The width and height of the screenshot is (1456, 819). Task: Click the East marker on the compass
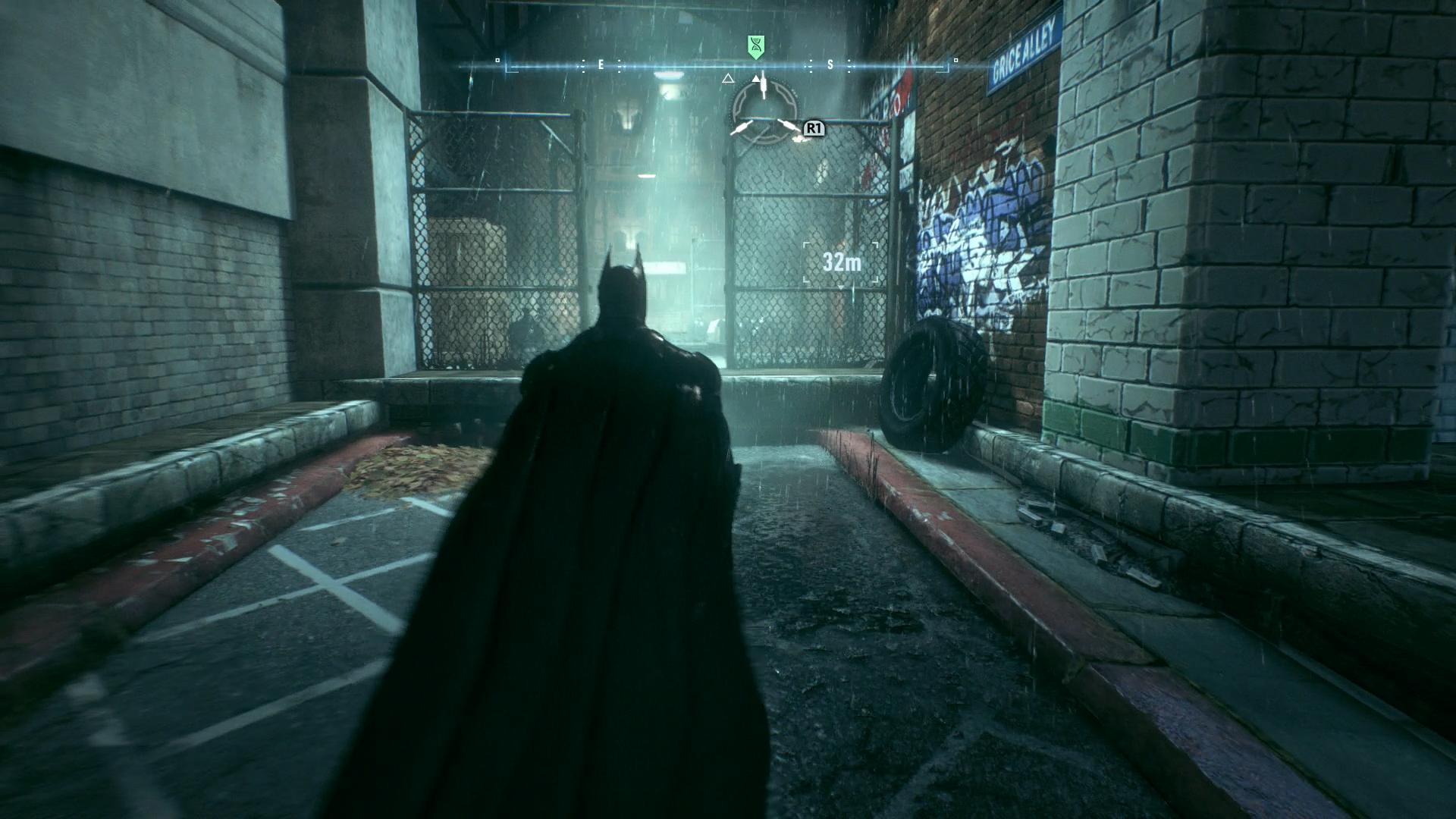point(601,65)
